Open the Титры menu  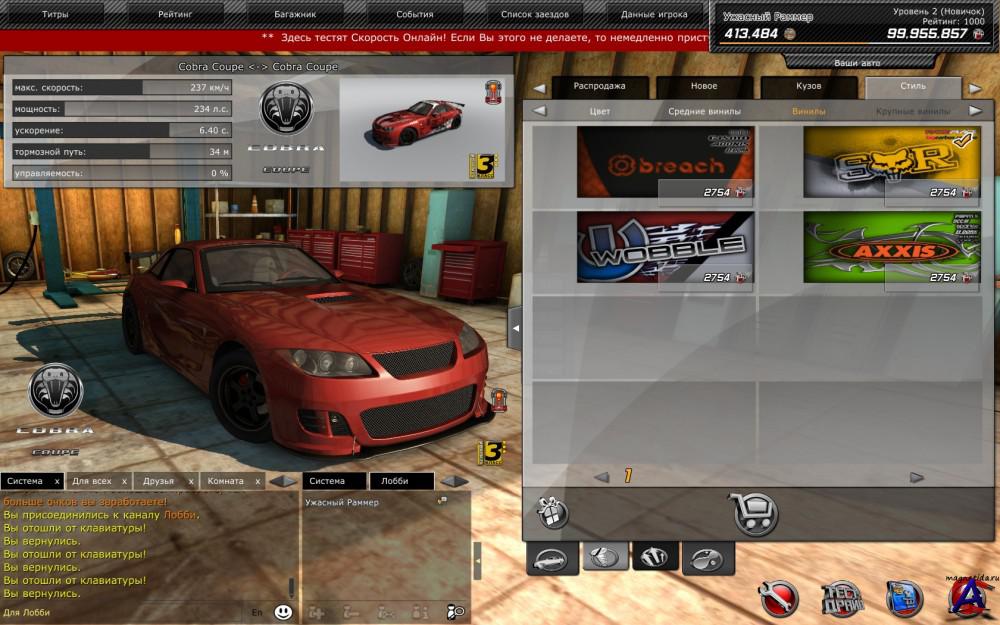(x=56, y=14)
